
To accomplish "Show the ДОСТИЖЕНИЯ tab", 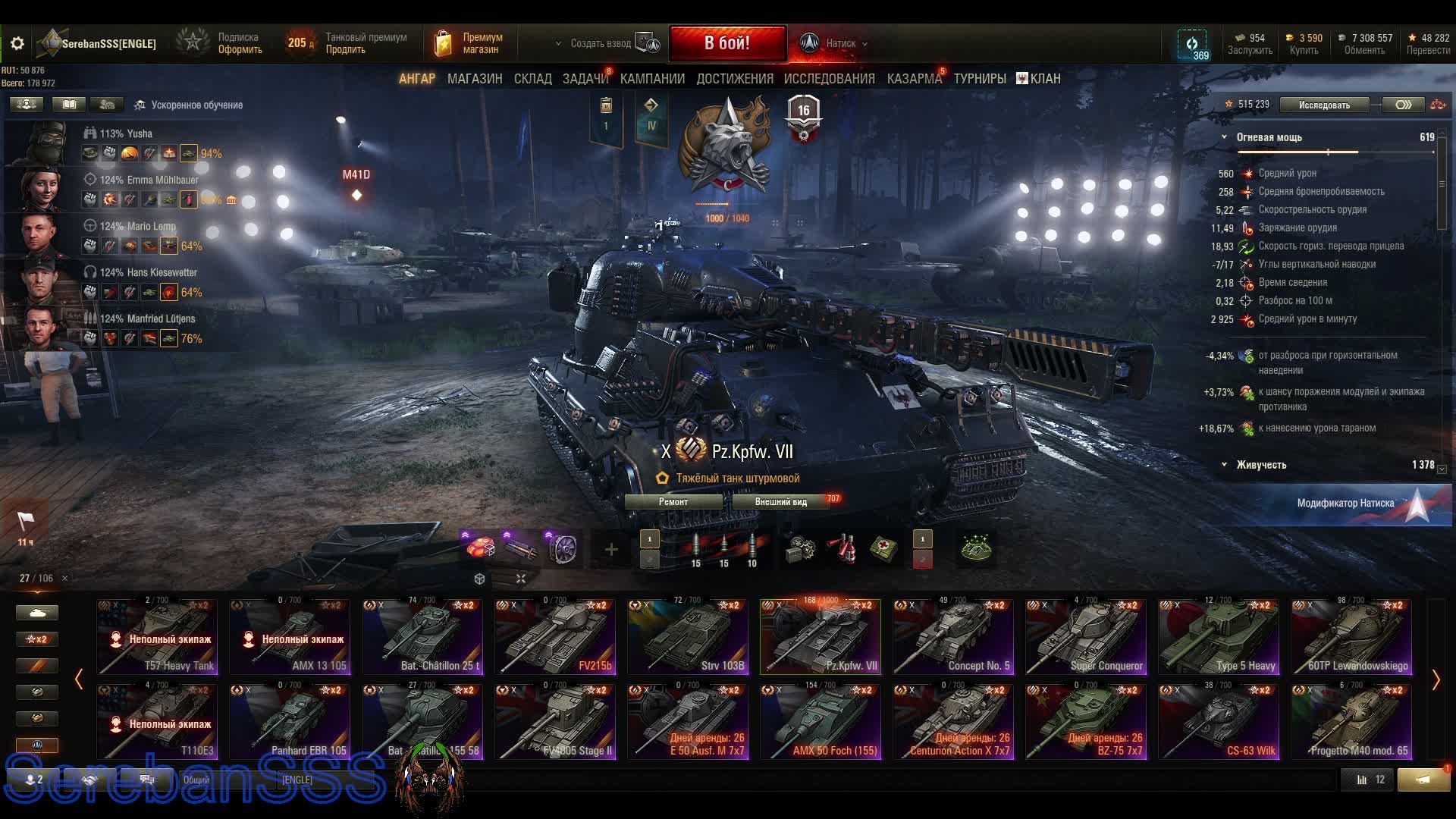I will click(x=734, y=79).
